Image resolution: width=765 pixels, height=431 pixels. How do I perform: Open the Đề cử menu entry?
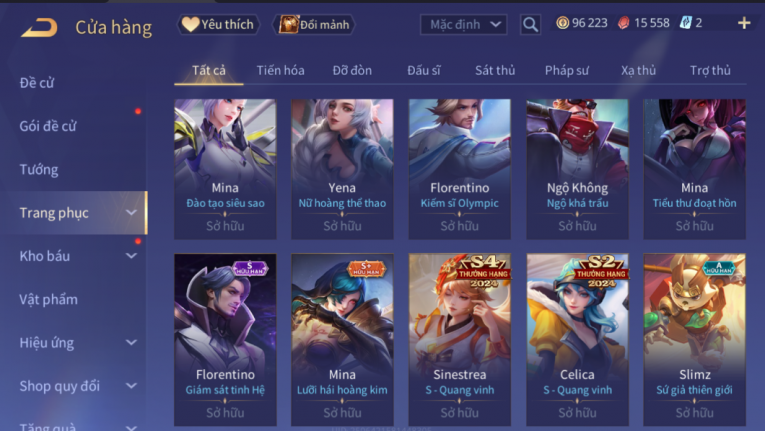[37, 83]
